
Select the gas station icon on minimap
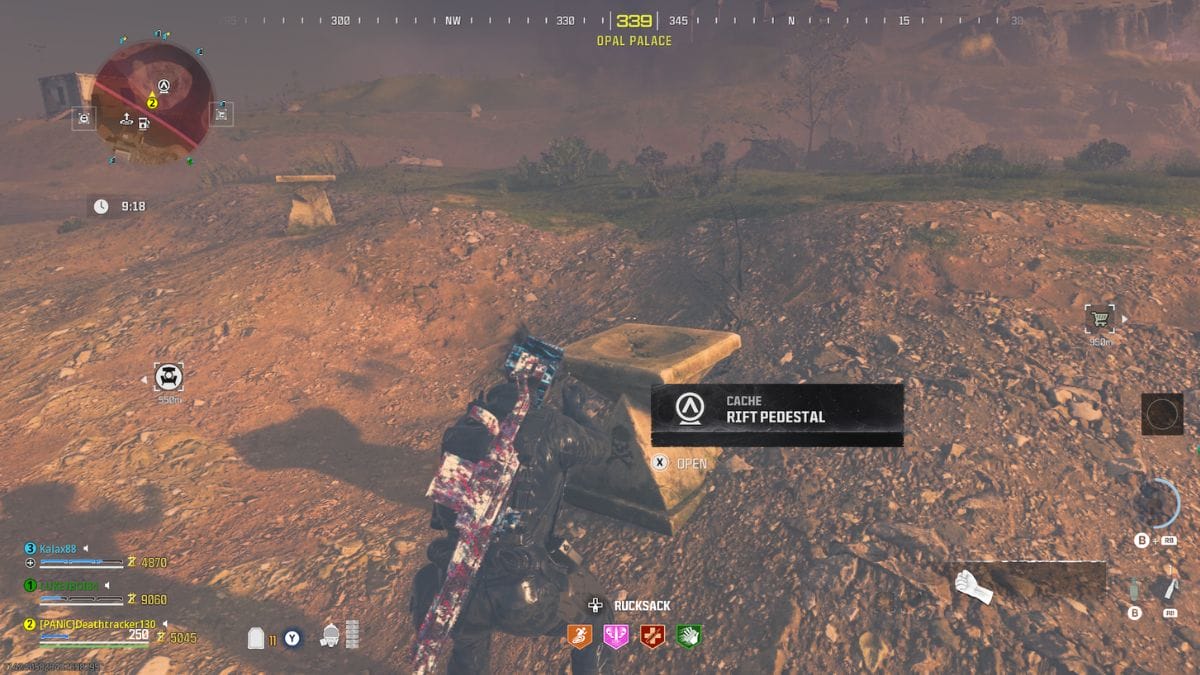pyautogui.click(x=145, y=124)
